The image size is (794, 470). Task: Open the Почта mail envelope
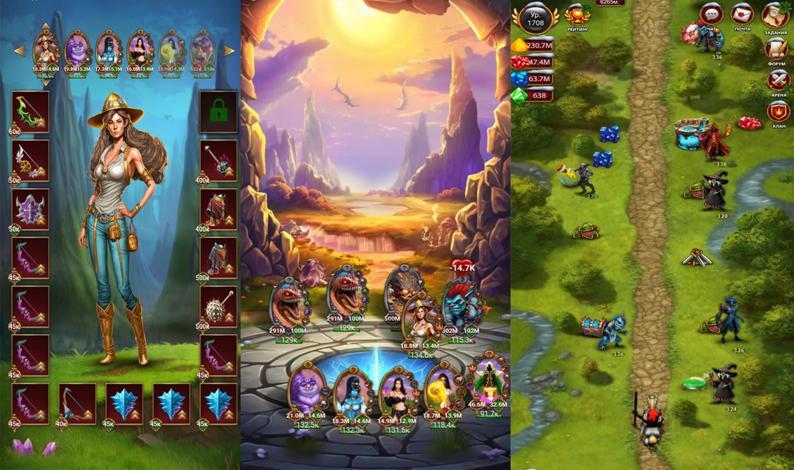(742, 15)
